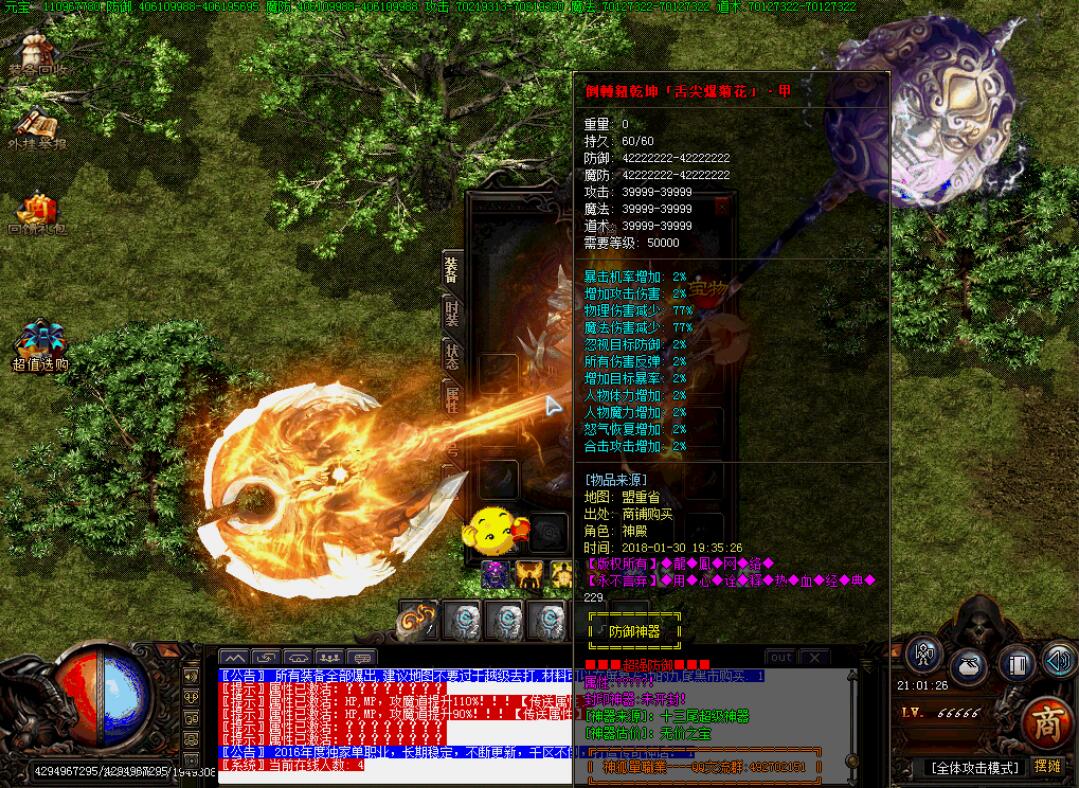Click the golden winged figure buff icon

tap(527, 574)
